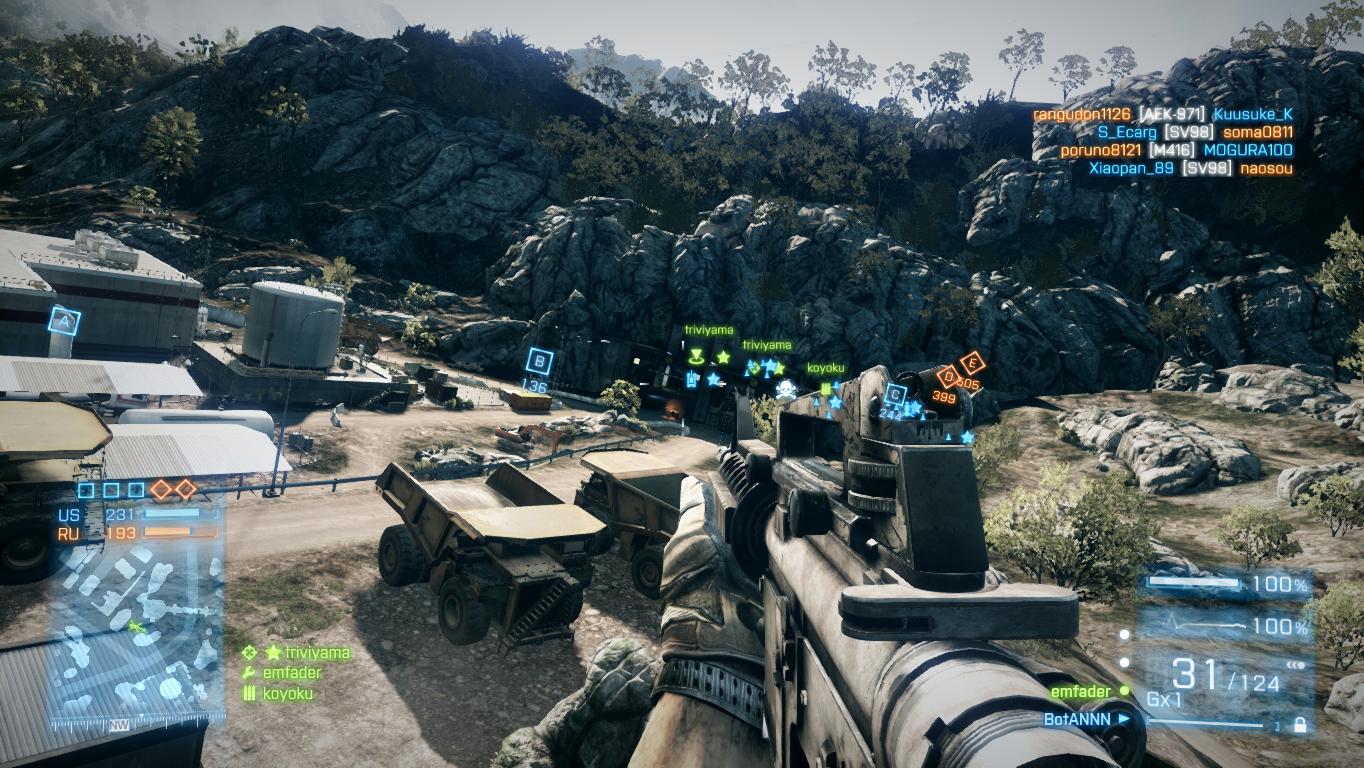Click the player name Xiaopan_89 in killfeed
The width and height of the screenshot is (1364, 768).
pos(1131,168)
